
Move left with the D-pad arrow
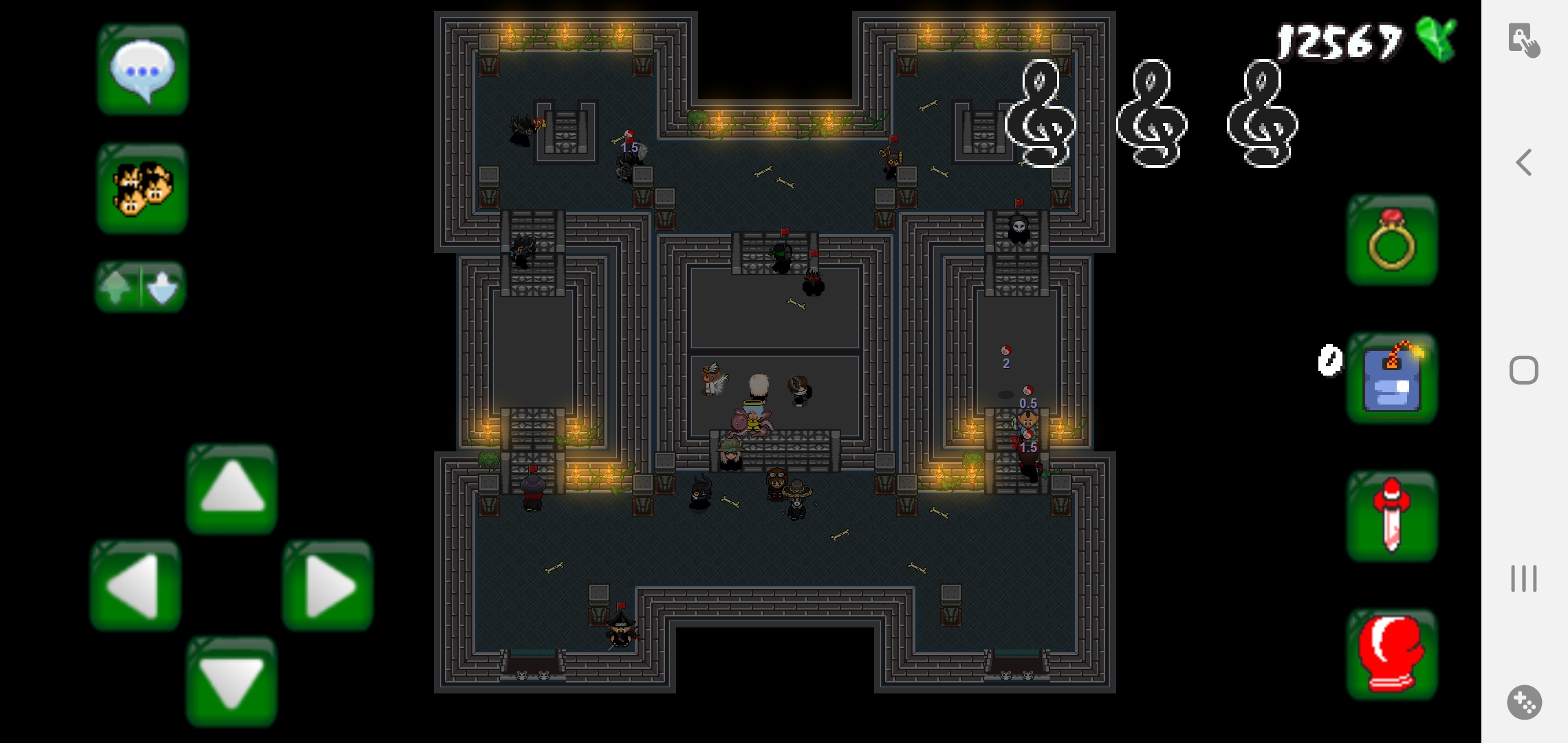(x=135, y=585)
